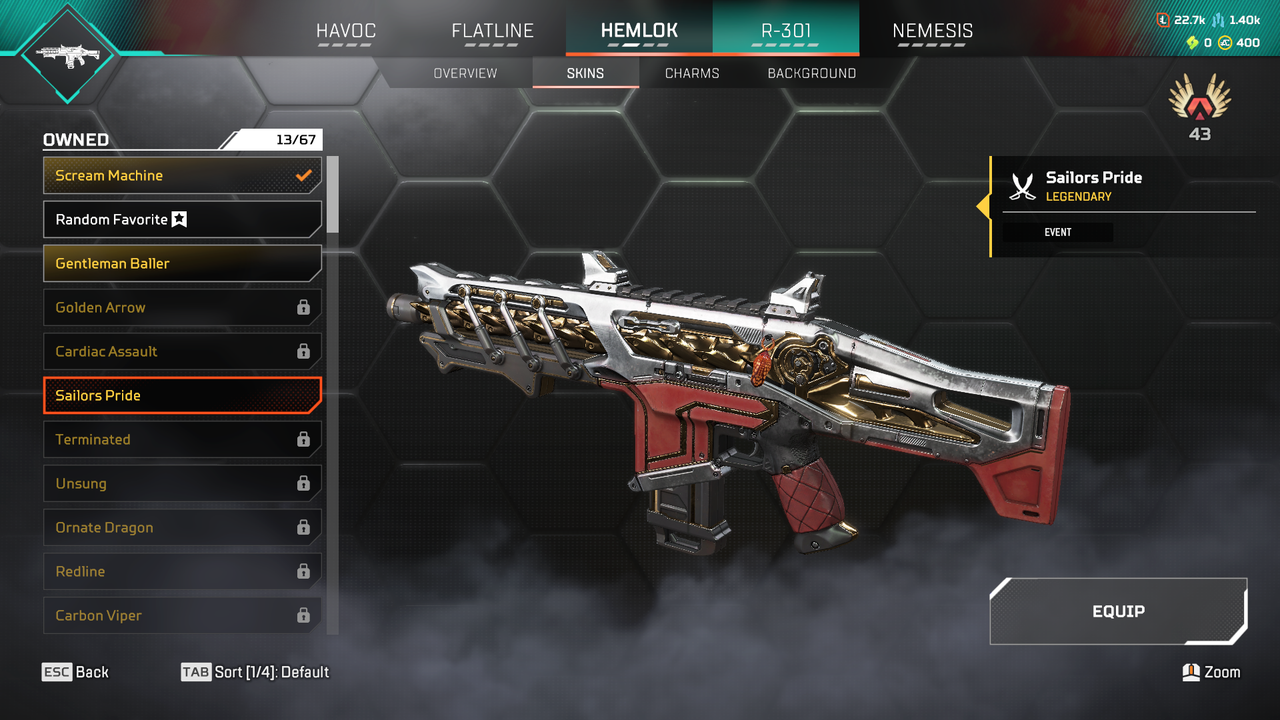Switch to the HAVOC weapon tab

[346, 31]
